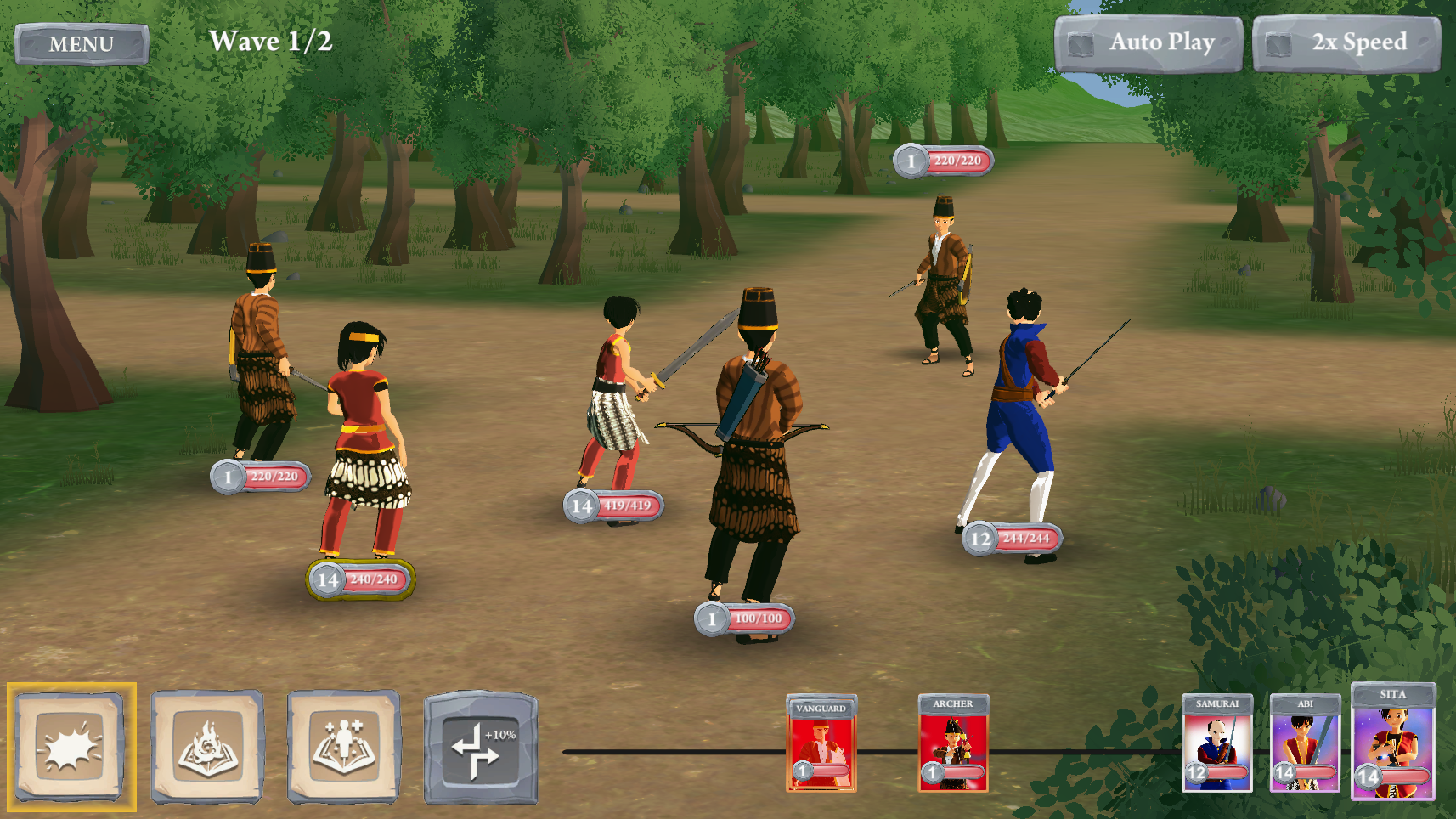Activate the flame book skill
Image resolution: width=1456 pixels, height=819 pixels.
(207, 747)
